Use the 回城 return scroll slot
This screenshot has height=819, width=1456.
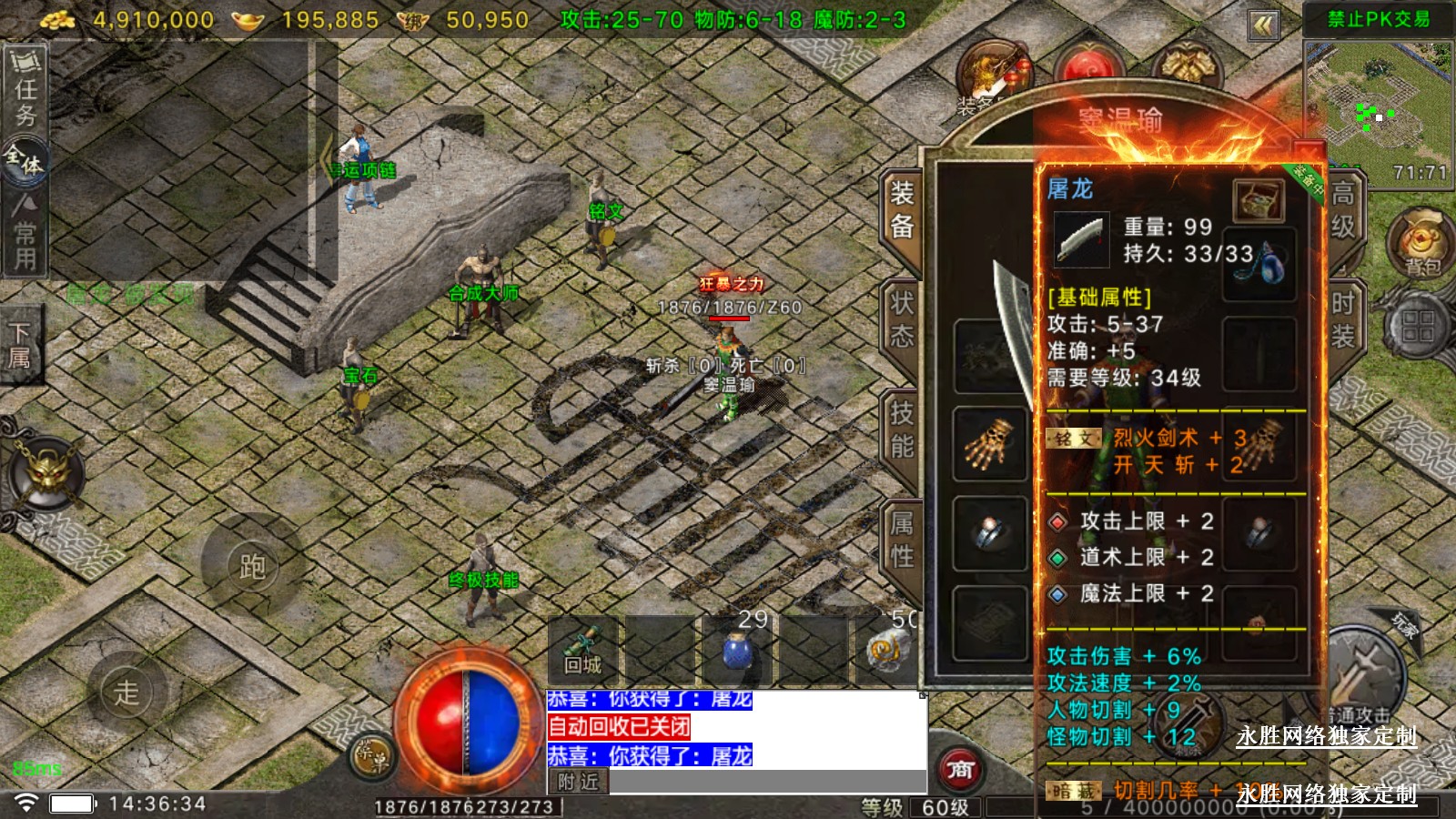(x=582, y=650)
